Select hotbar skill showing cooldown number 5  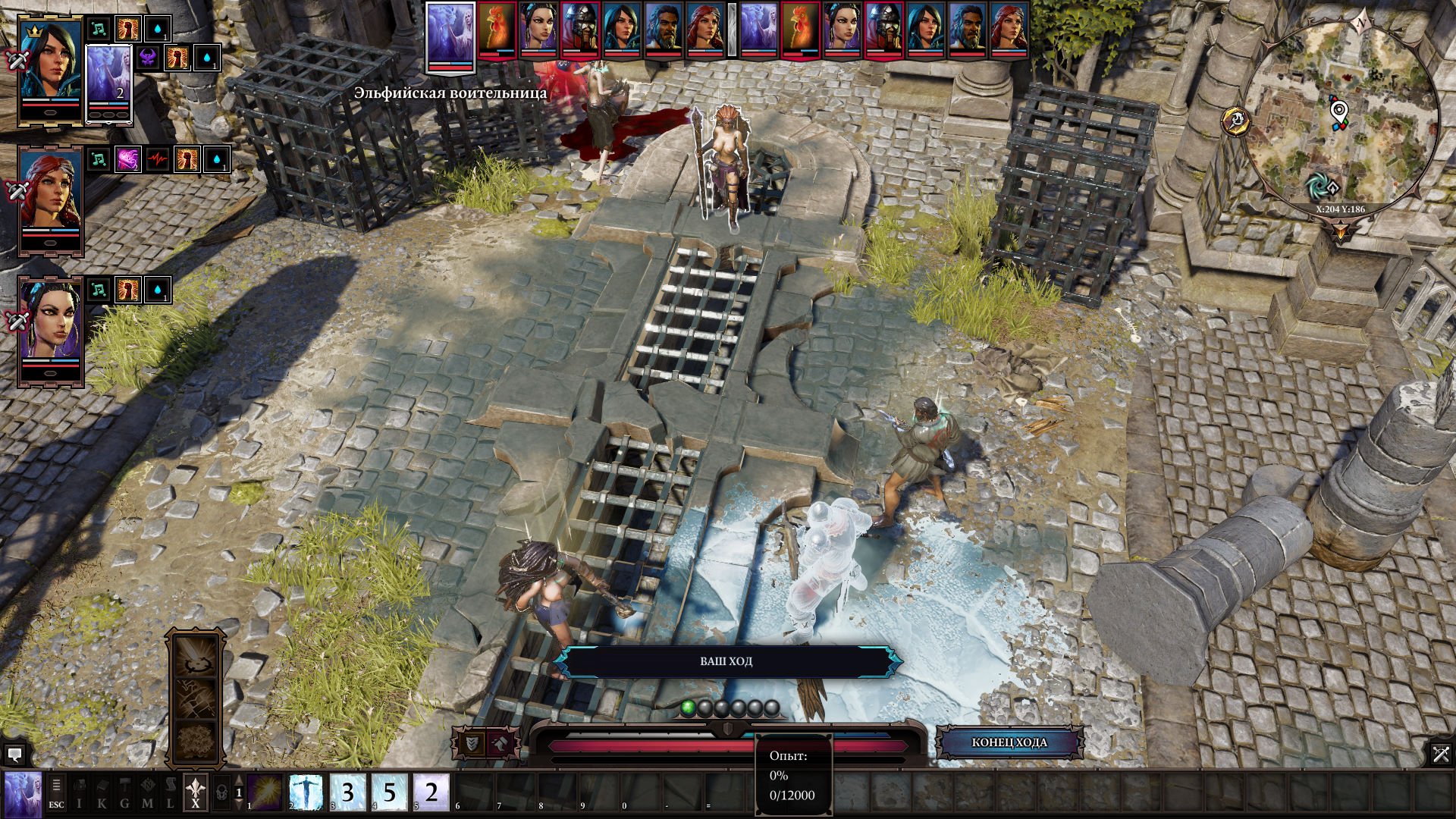click(390, 792)
